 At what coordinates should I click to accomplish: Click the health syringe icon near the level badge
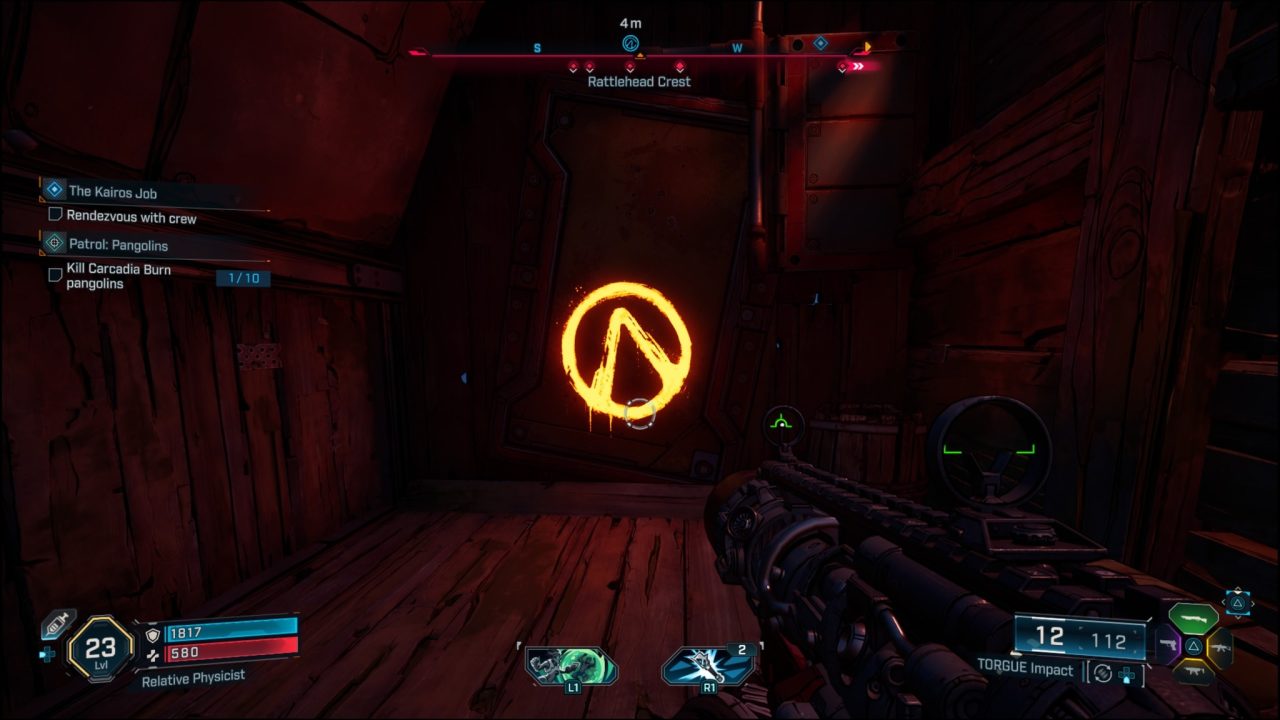(60, 624)
